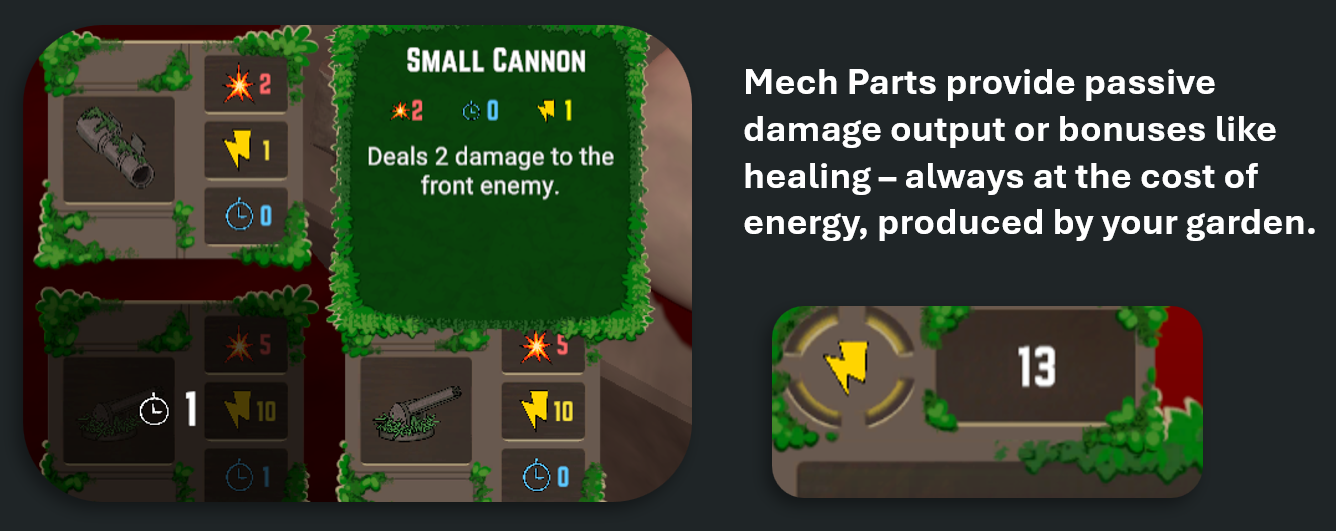Viewport: 1336px width, 531px height.
Task: Choose the ready cannon costing 10 energy
Action: (x=414, y=411)
